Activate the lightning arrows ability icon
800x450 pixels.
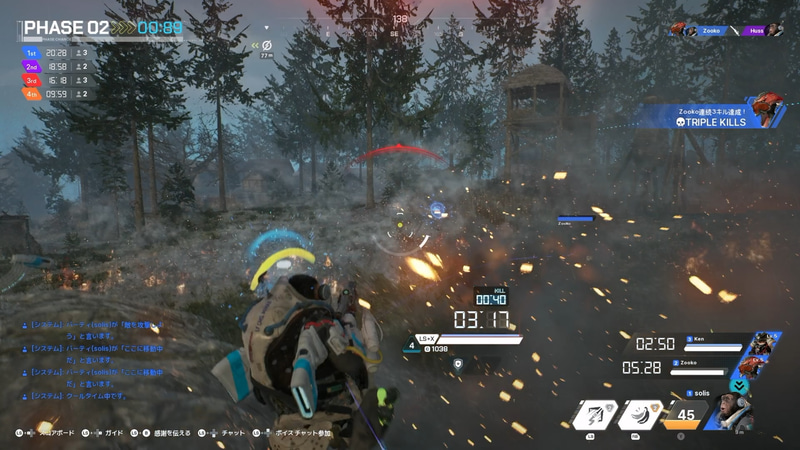click(x=598, y=416)
